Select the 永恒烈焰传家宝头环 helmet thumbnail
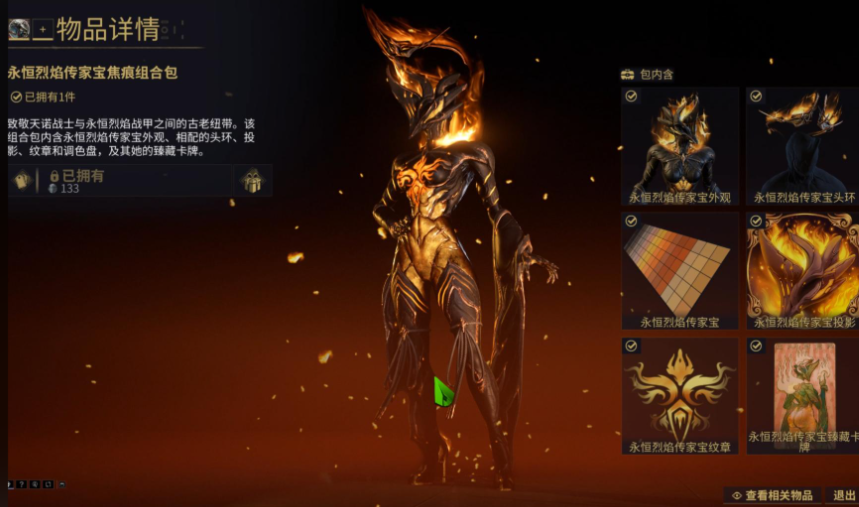This screenshot has height=507, width=859. 803,146
